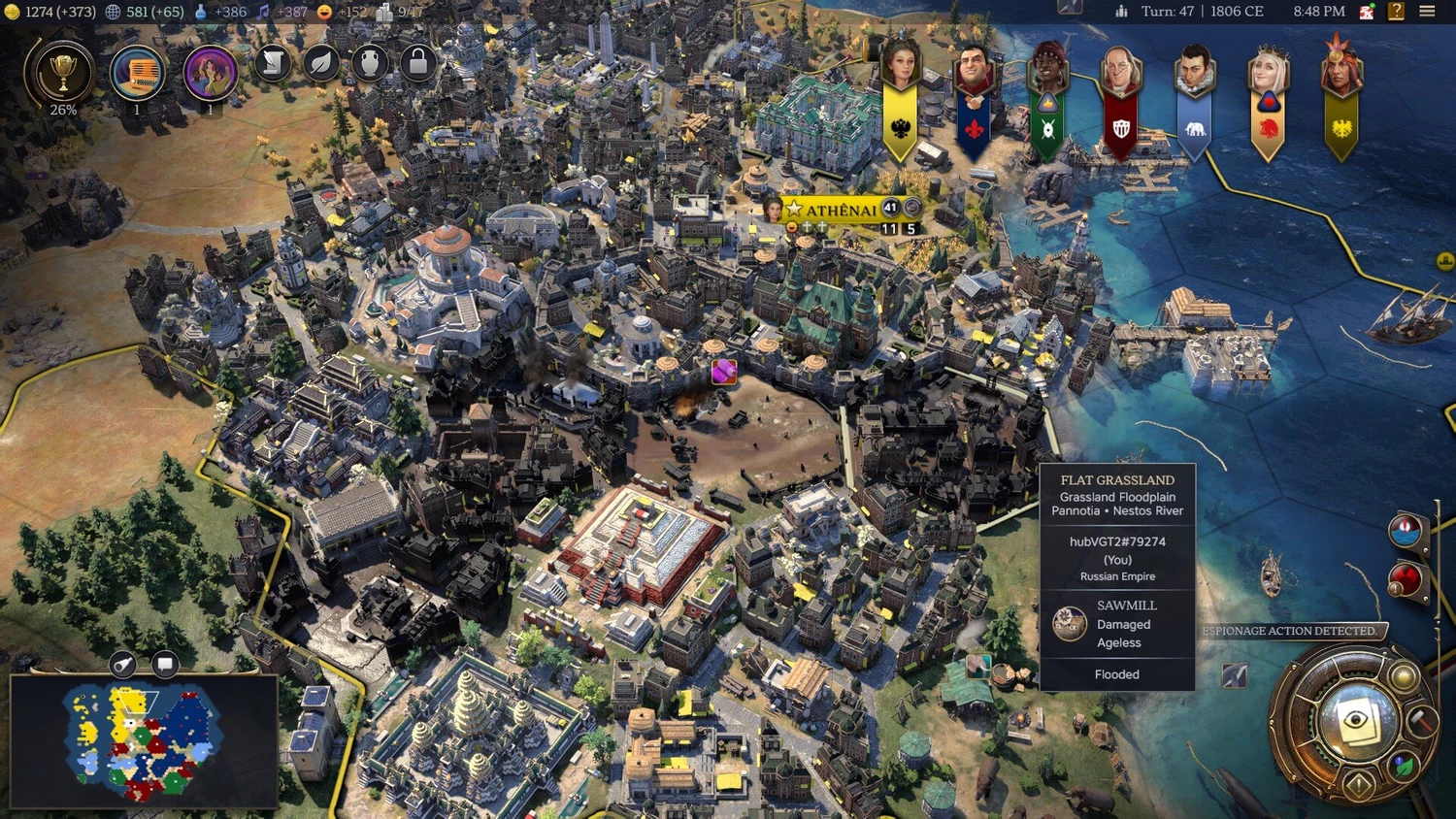This screenshot has height=819, width=1456.
Task: Click the 2K account icon
Action: tap(1367, 12)
